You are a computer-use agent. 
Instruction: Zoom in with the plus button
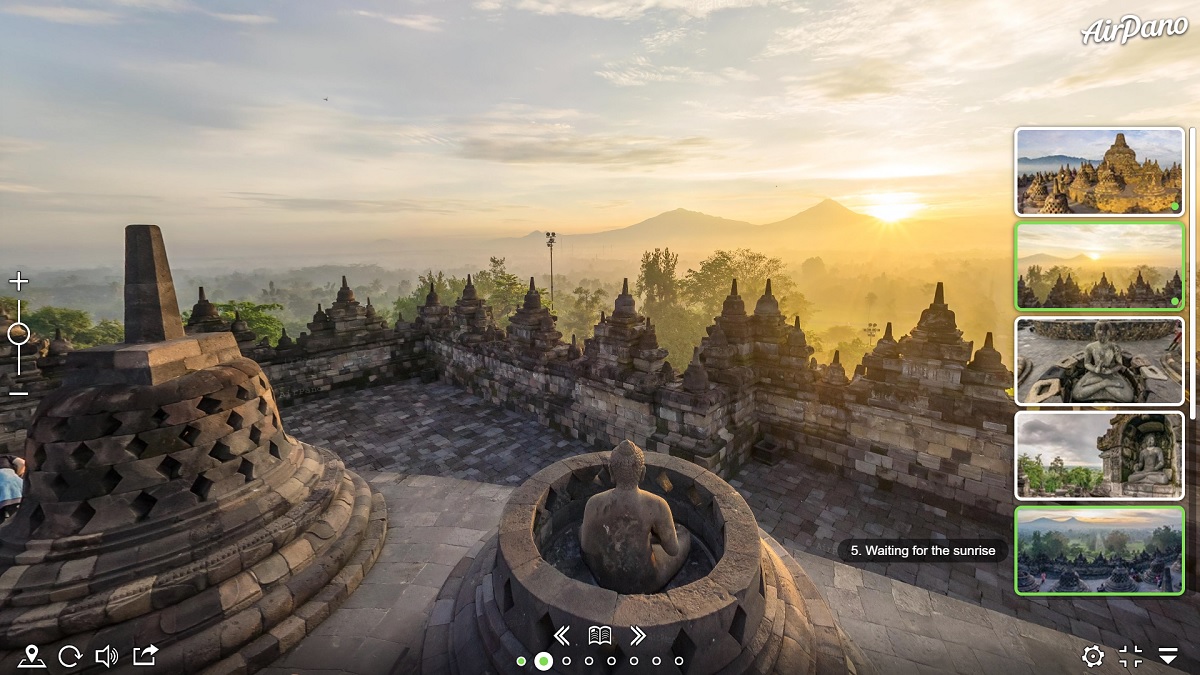(x=18, y=281)
